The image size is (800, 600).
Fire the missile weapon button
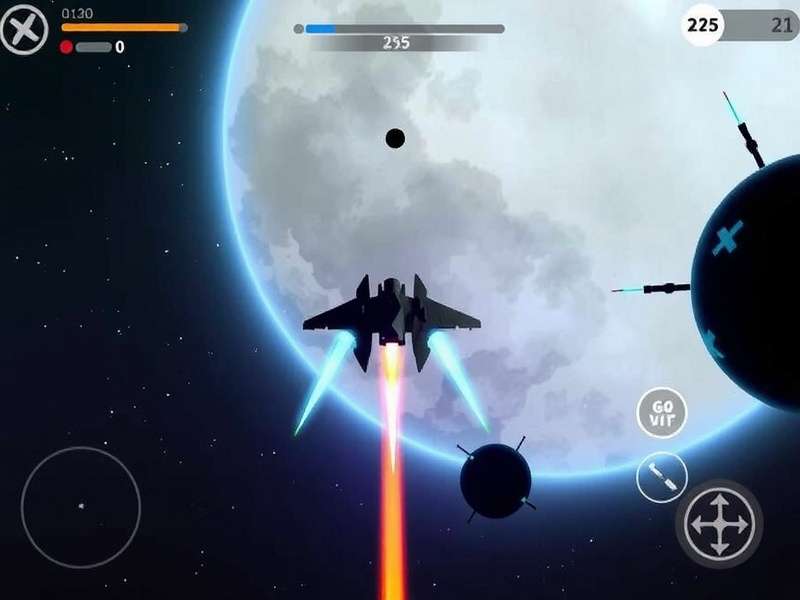pos(662,477)
